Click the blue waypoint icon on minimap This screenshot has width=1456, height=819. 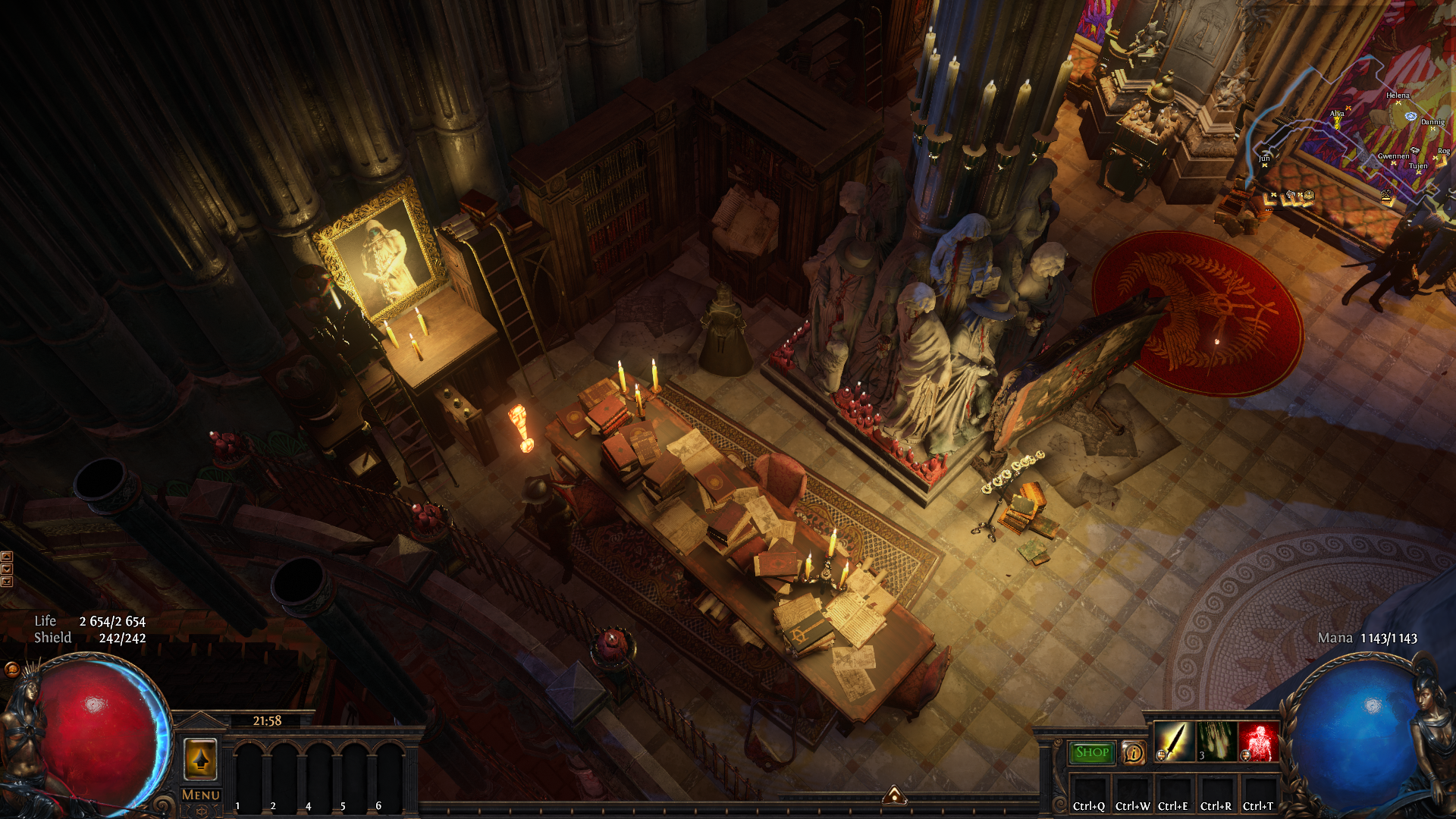pyautogui.click(x=1410, y=116)
